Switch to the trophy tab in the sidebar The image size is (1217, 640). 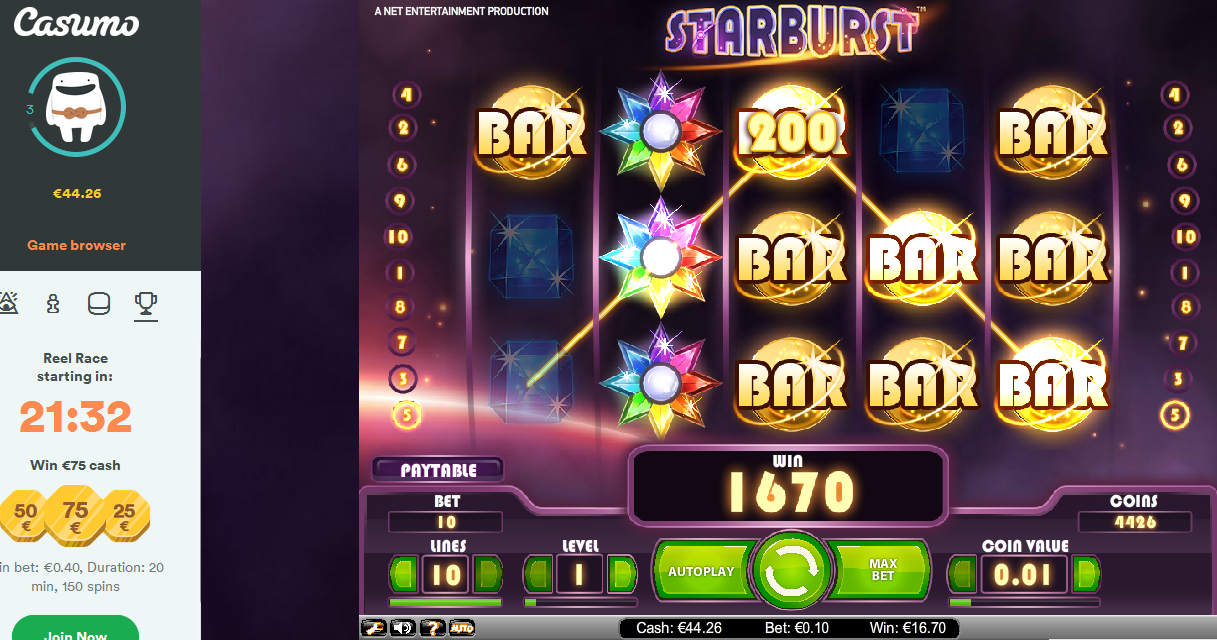[146, 304]
